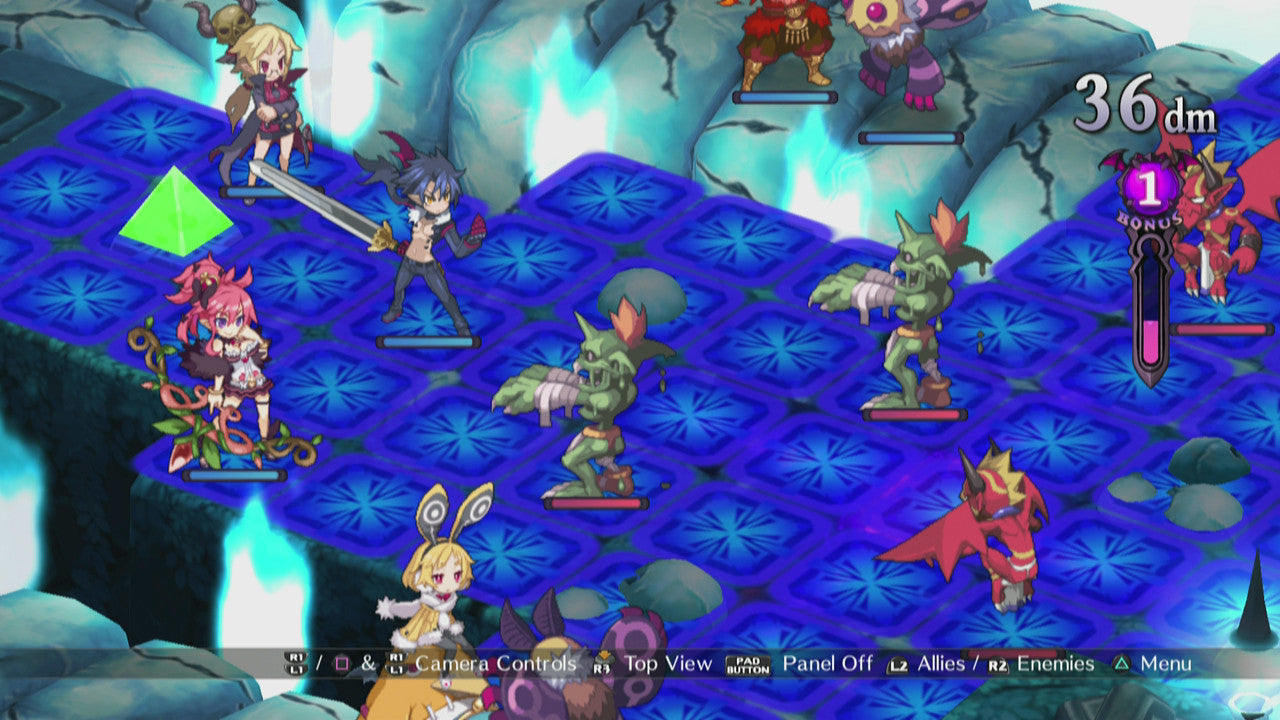Click the triangle icon next to Menu
Image resolution: width=1280 pixels, height=720 pixels.
pos(1123,662)
